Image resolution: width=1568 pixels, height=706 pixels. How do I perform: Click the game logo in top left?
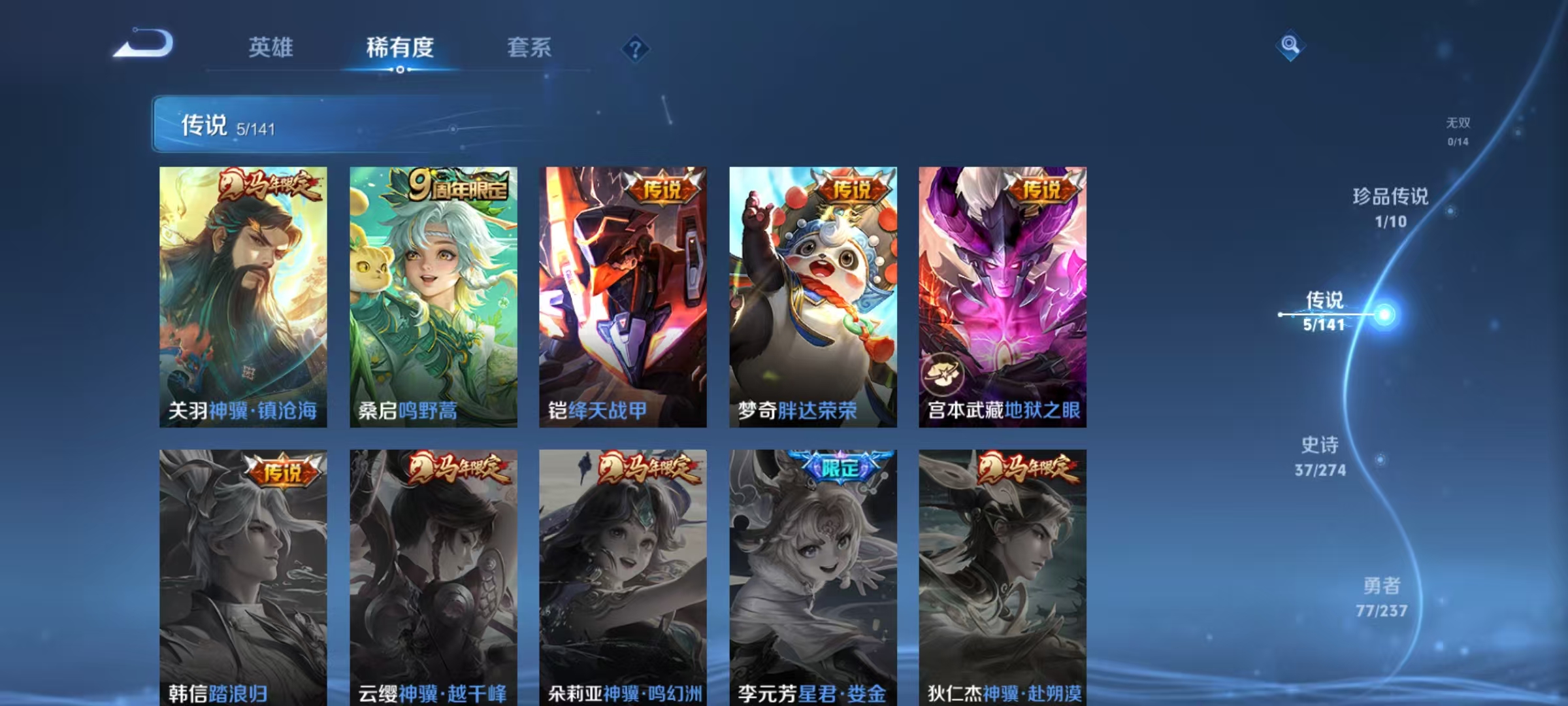148,44
